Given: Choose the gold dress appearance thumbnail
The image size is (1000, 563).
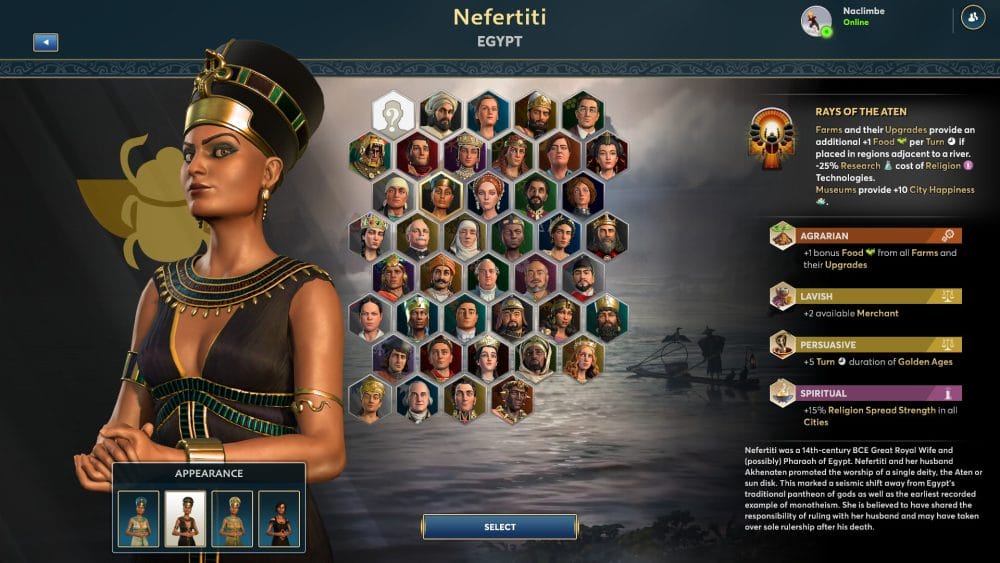Looking at the screenshot, I should tap(232, 518).
